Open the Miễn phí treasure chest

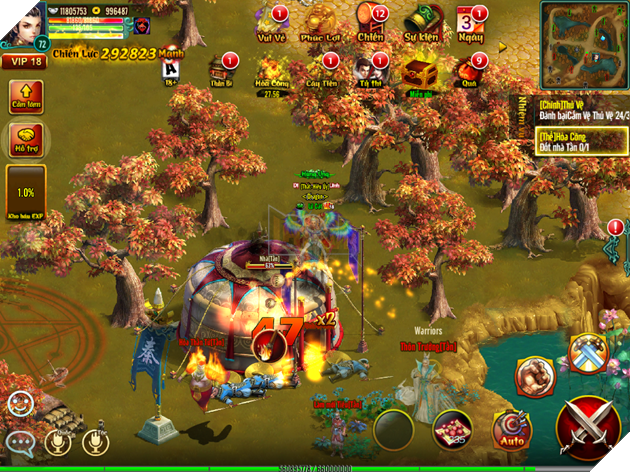click(x=418, y=72)
